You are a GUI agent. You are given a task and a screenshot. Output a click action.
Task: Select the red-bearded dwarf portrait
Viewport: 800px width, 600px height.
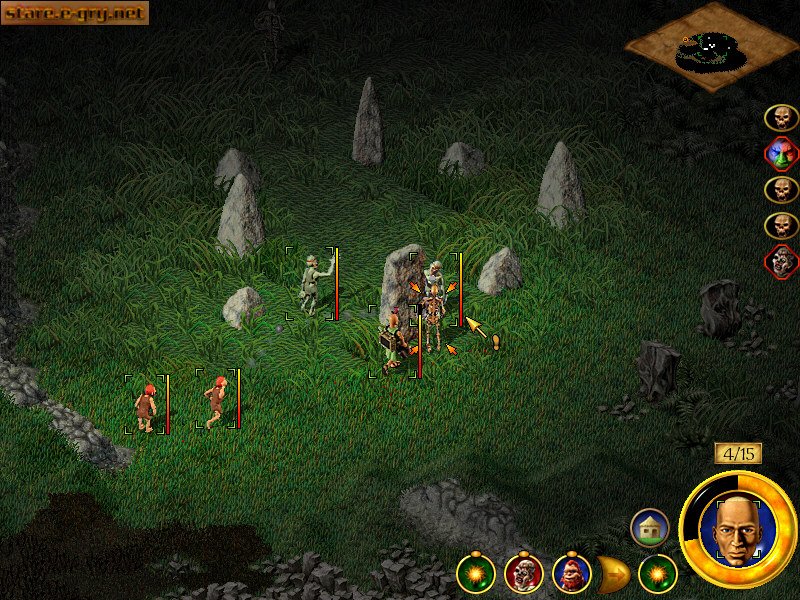point(571,573)
